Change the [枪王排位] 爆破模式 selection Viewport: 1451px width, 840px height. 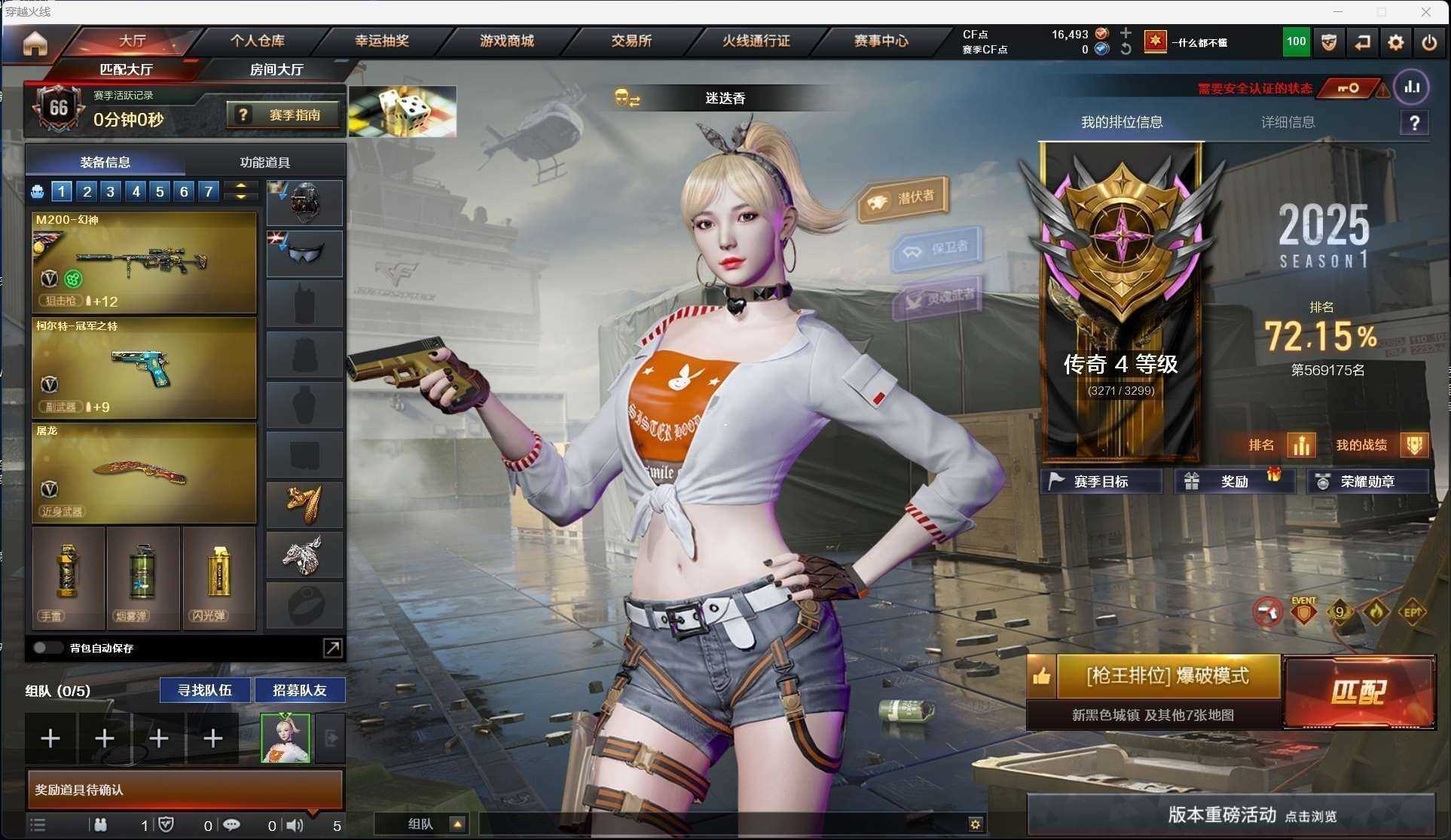1167,676
